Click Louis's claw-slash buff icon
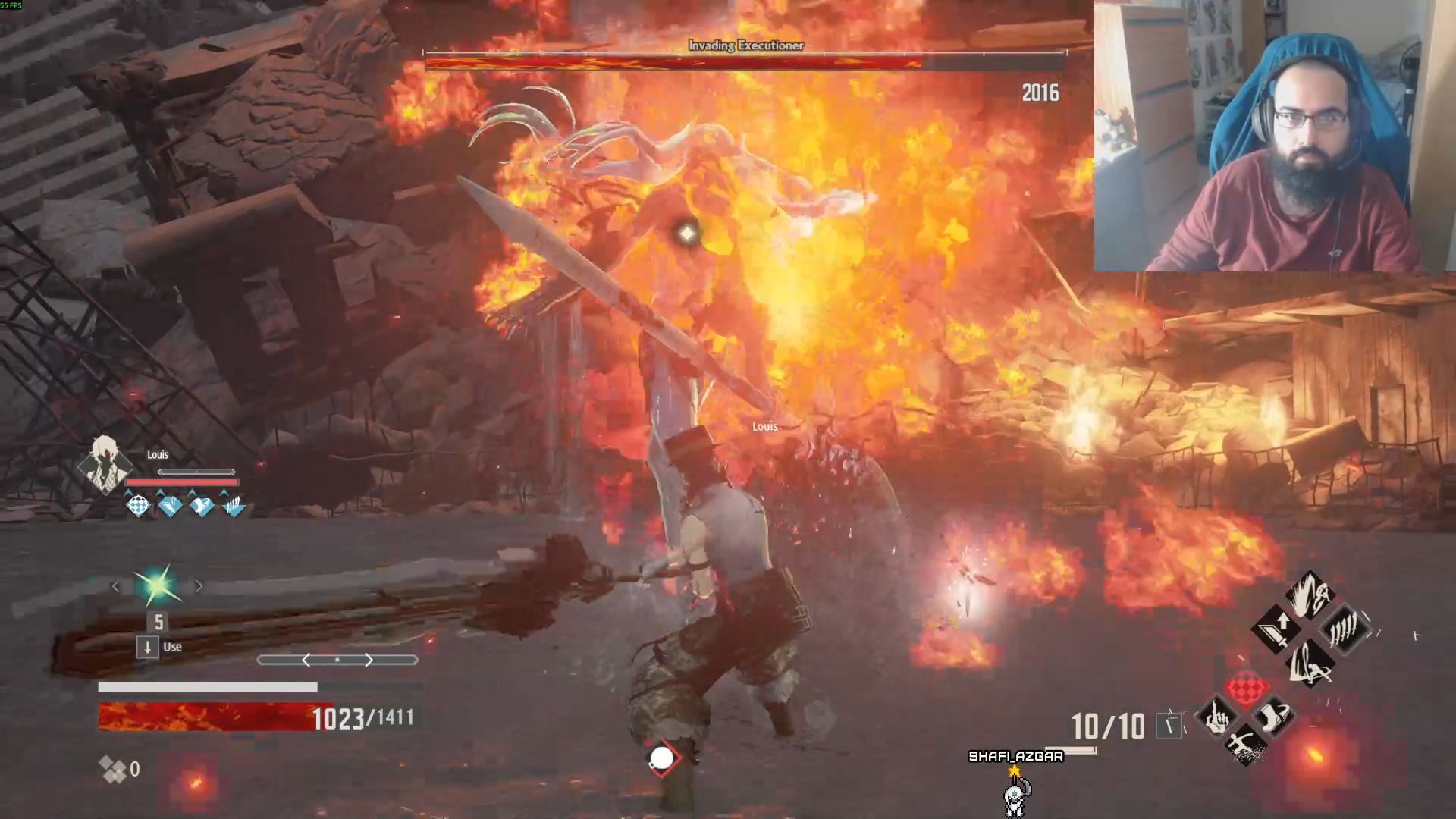 234,506
